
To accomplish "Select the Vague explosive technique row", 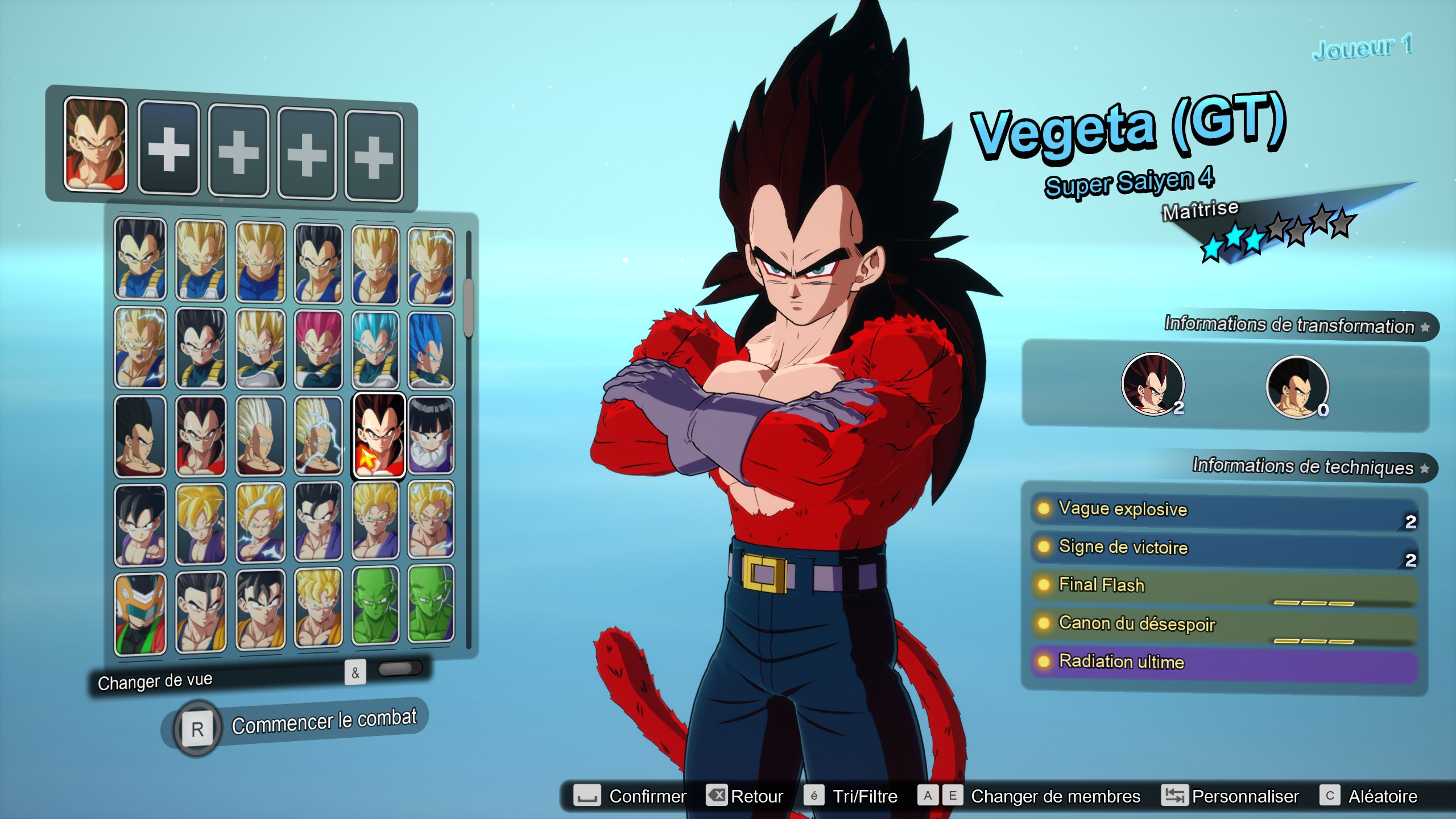I will point(1223,510).
